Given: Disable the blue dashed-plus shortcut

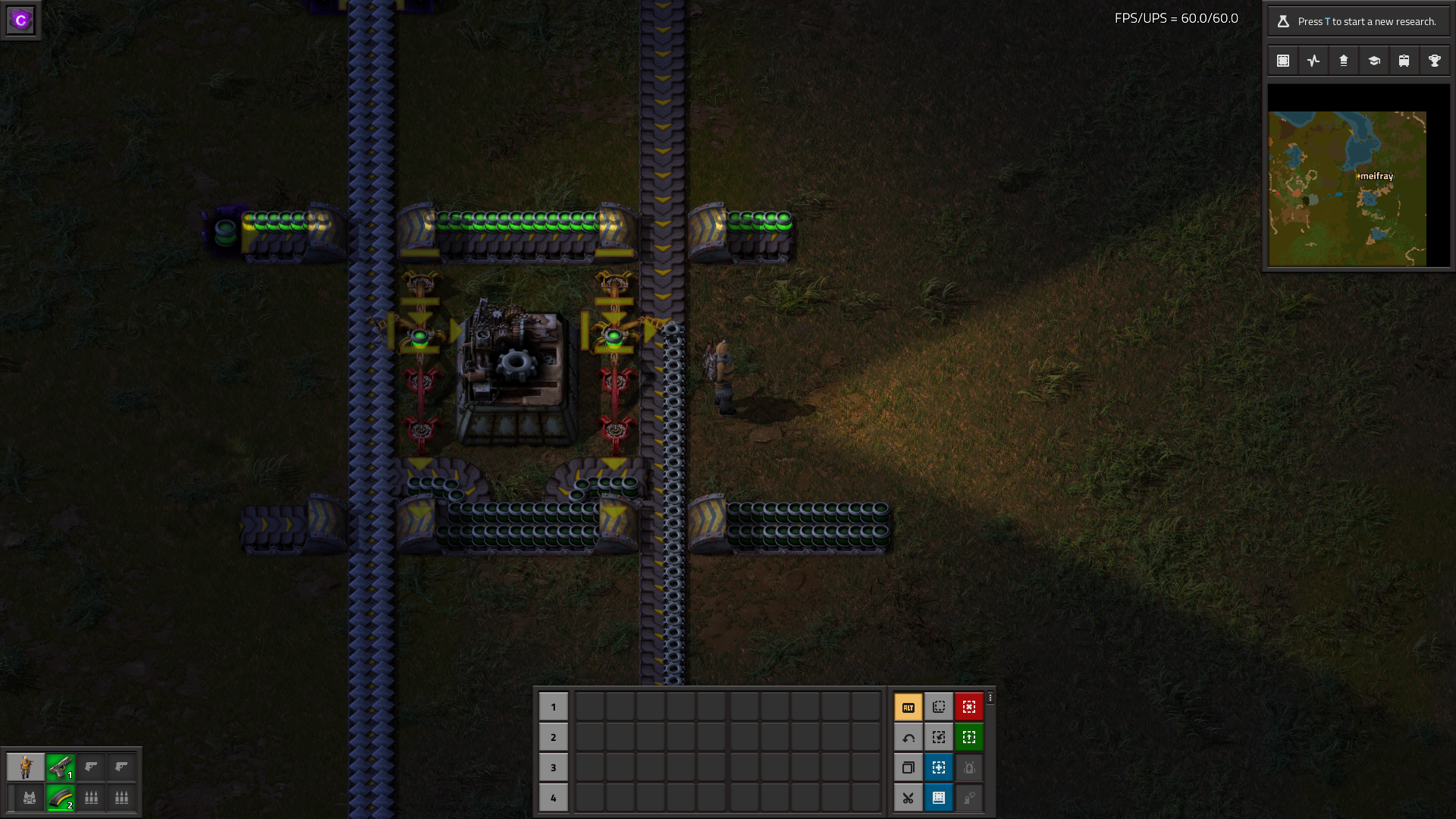Looking at the screenshot, I should (x=939, y=767).
